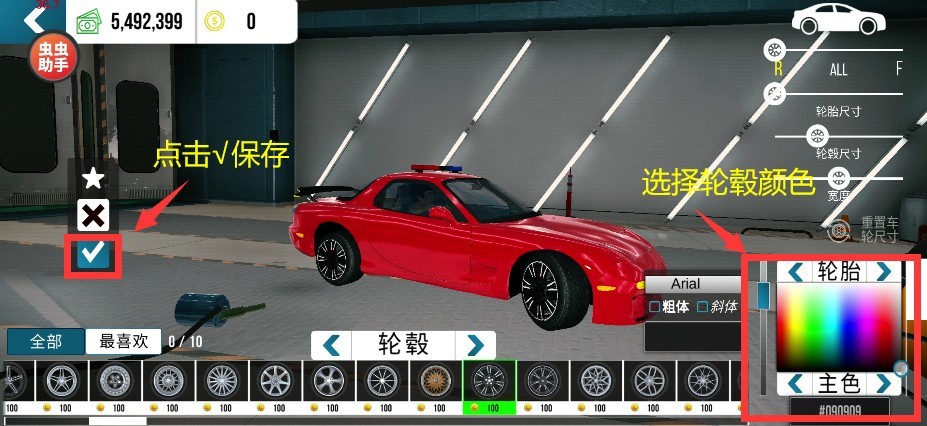Click the left arrow beside 轮胎
Viewport: 927px width, 426px height.
click(x=796, y=271)
